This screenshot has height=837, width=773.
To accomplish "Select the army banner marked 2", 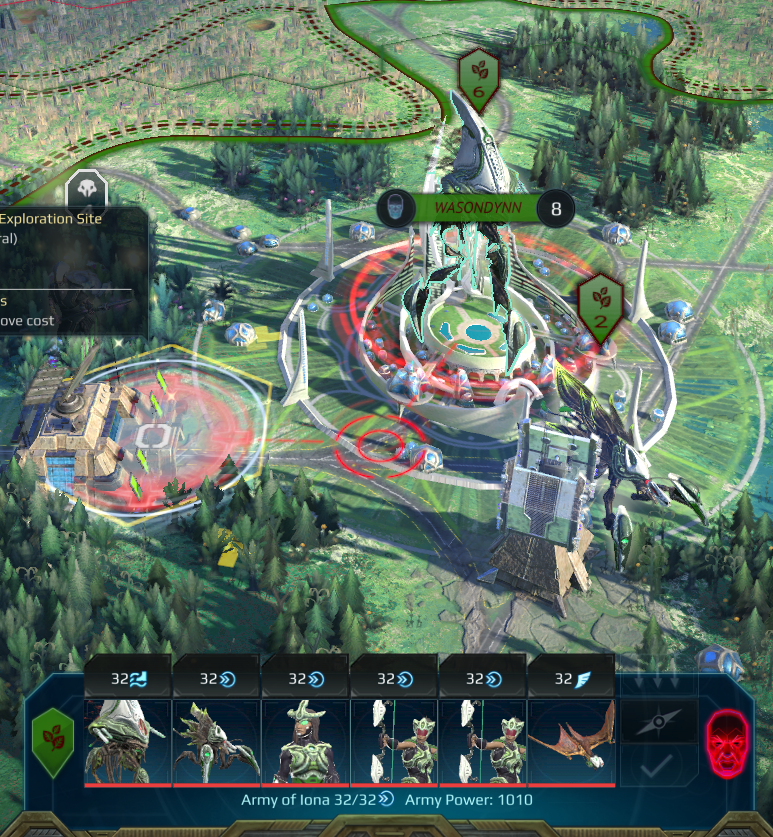I will pos(601,305).
